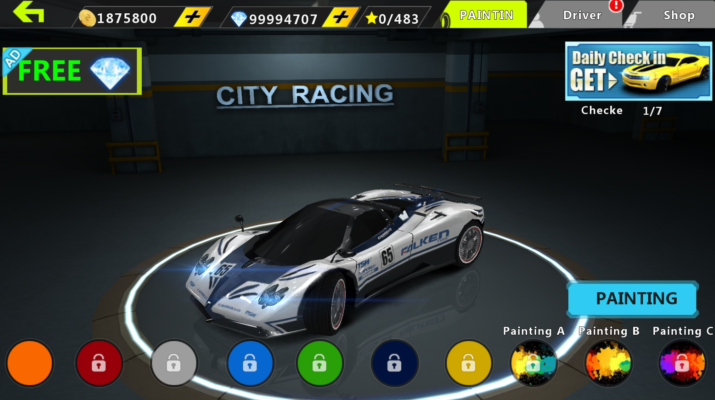
Task: Choose the orange paint color
Action: click(x=29, y=363)
